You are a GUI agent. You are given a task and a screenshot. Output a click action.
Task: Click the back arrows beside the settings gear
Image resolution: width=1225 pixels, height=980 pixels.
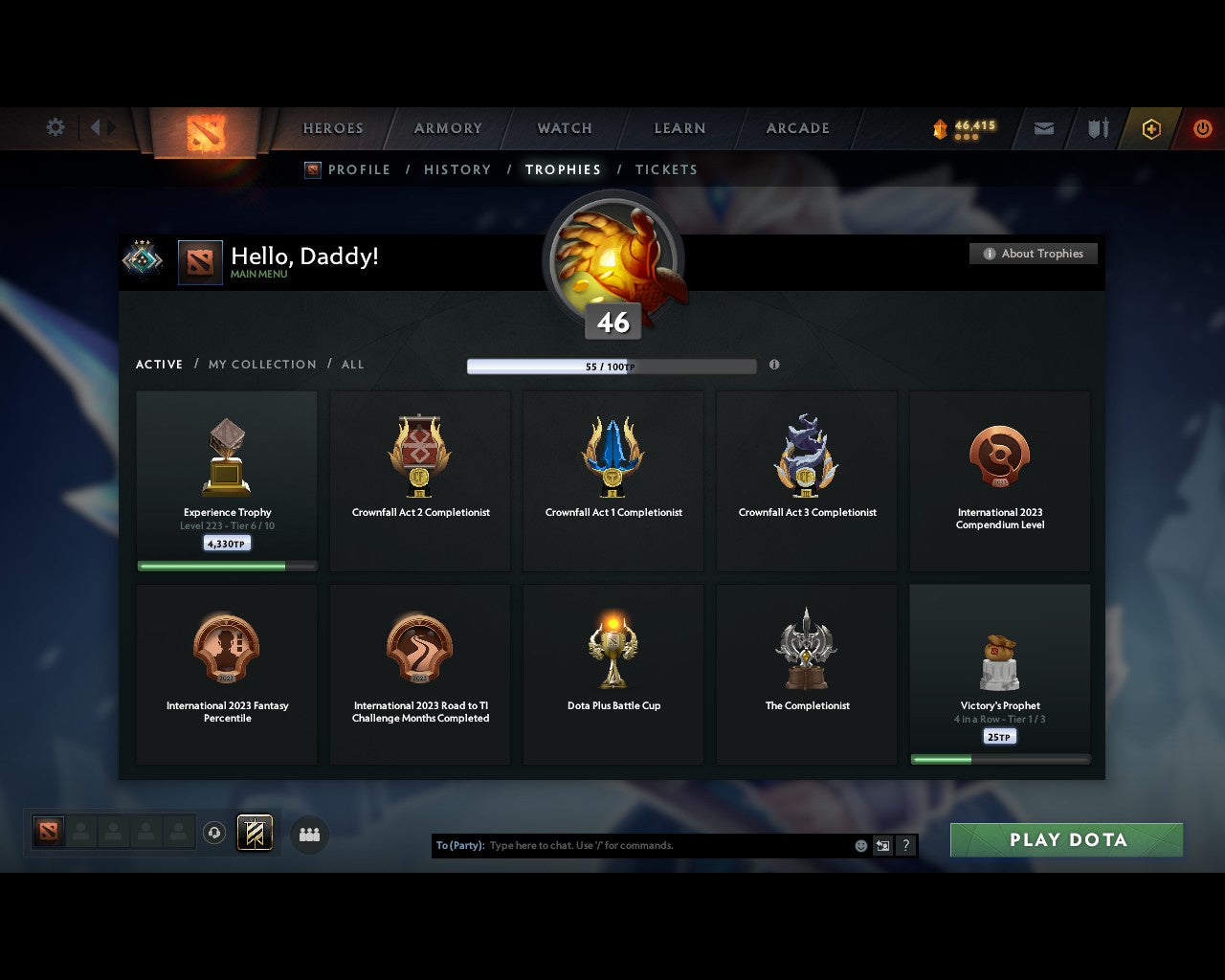pos(100,127)
